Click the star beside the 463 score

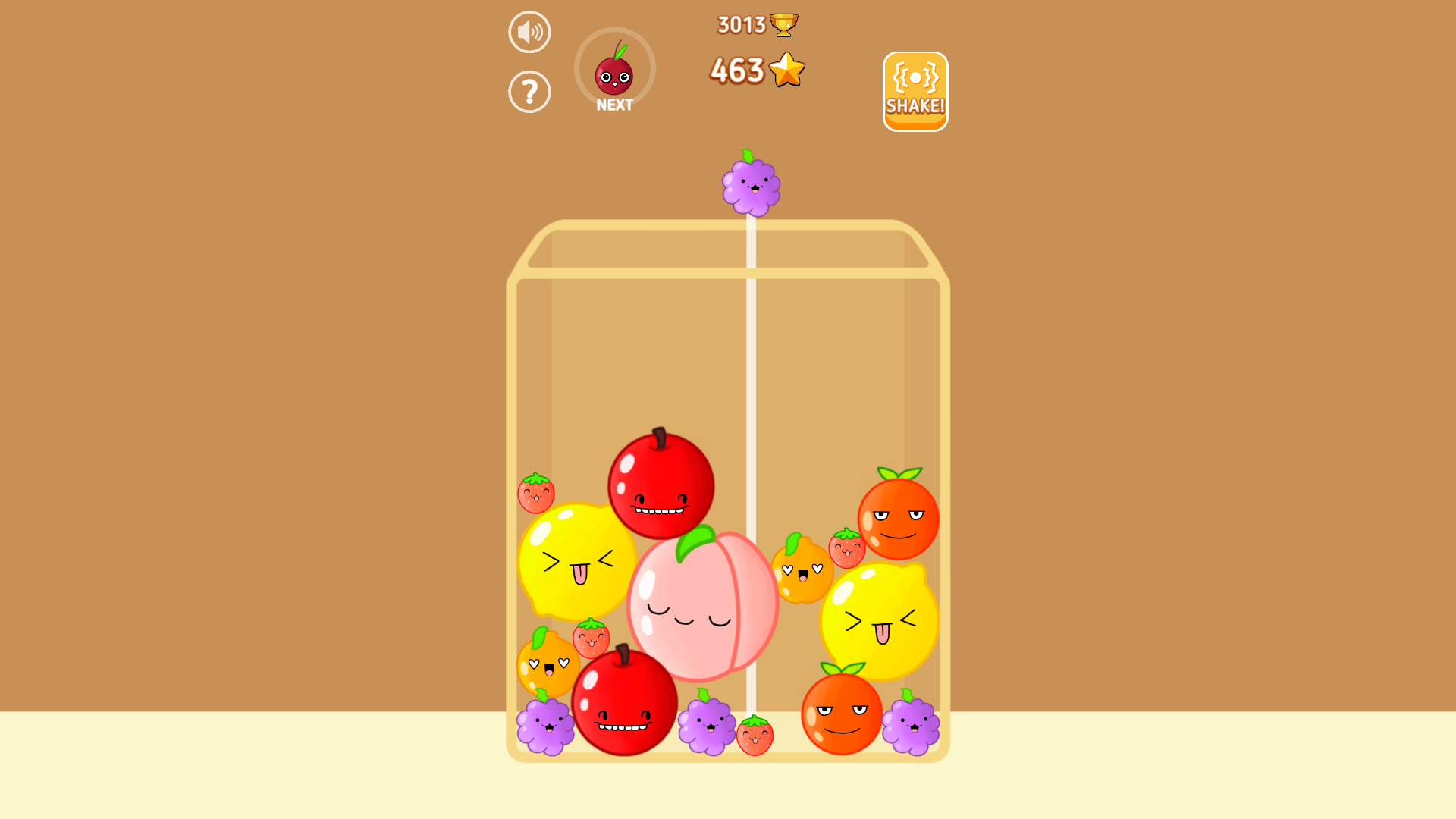point(786,70)
